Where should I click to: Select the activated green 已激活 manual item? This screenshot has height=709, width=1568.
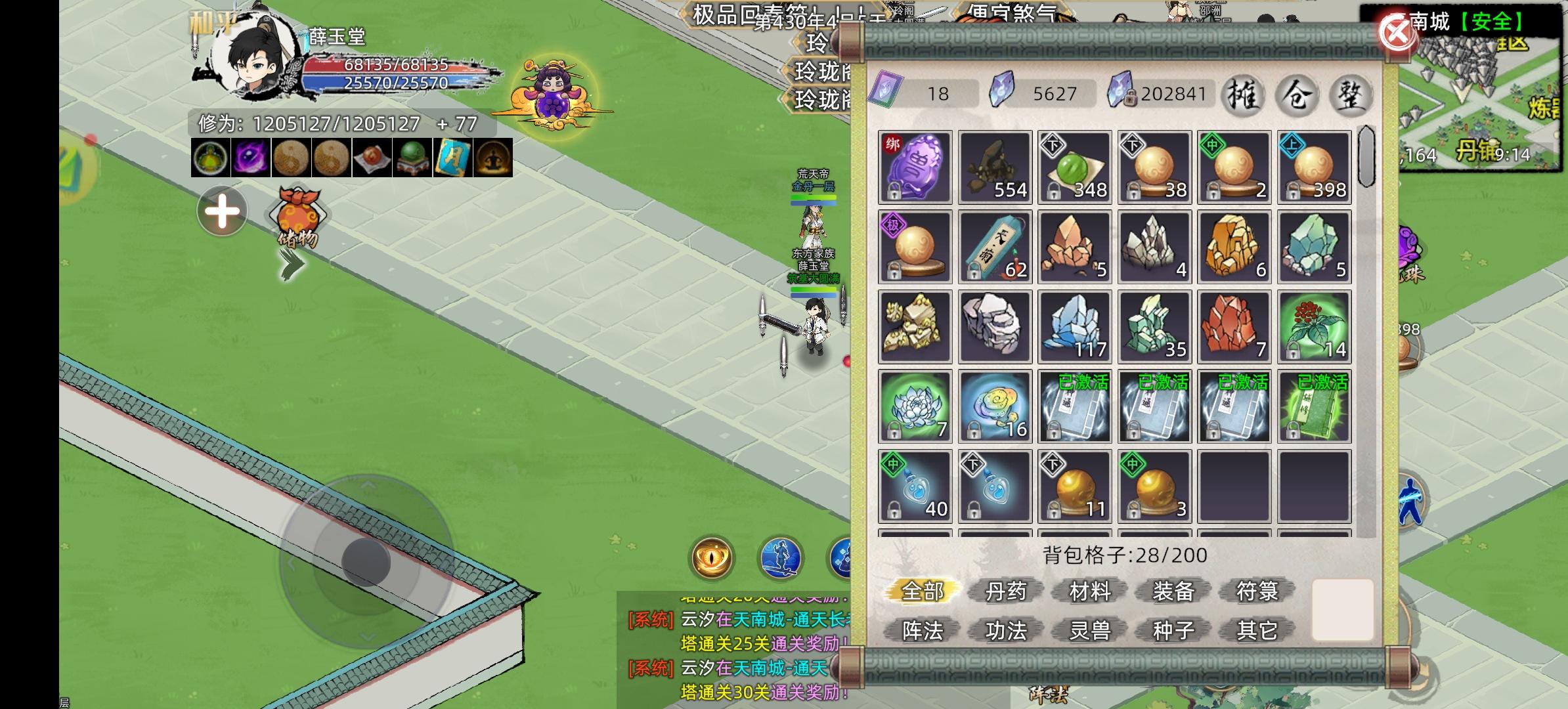click(1313, 405)
